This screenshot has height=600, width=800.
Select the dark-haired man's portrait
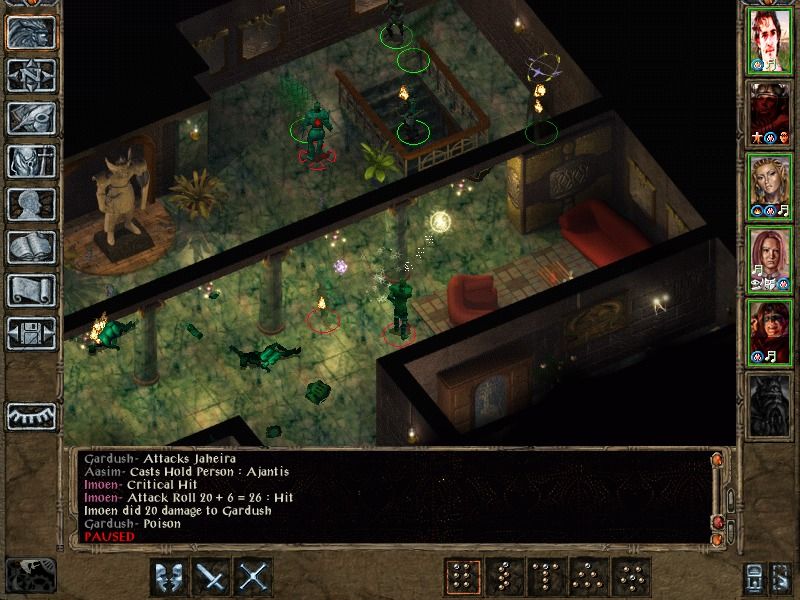pyautogui.click(x=768, y=43)
